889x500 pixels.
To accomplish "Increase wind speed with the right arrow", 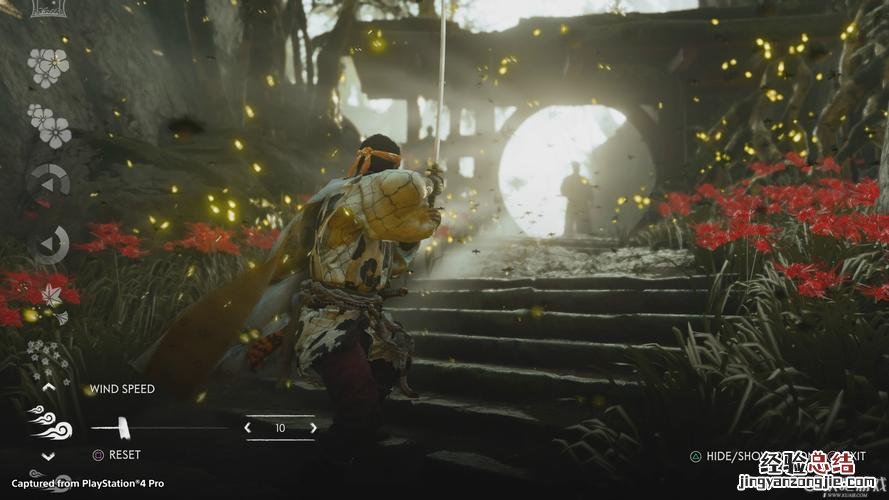I will 313,428.
